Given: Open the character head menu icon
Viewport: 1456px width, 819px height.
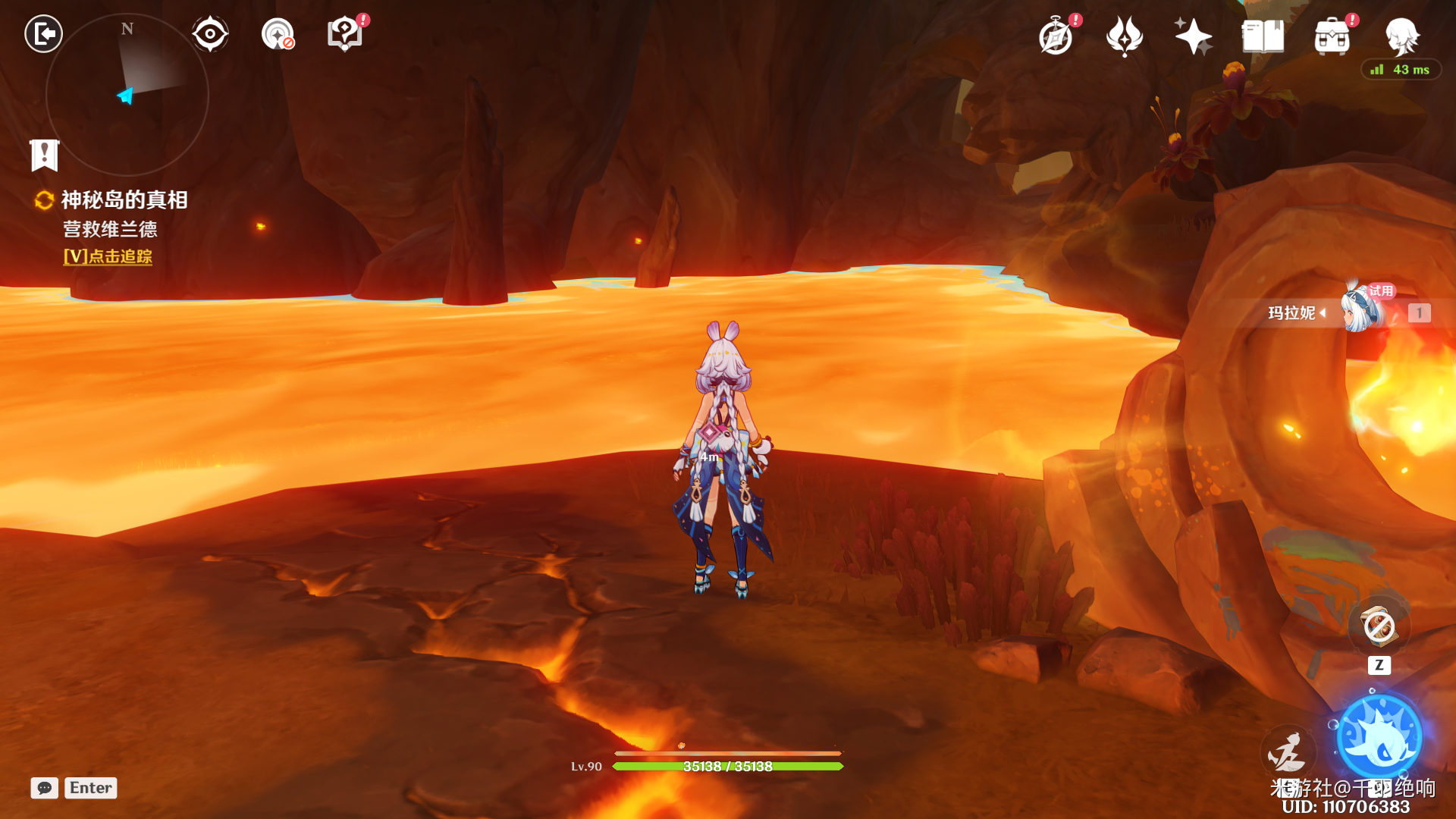Looking at the screenshot, I should pyautogui.click(x=1401, y=35).
